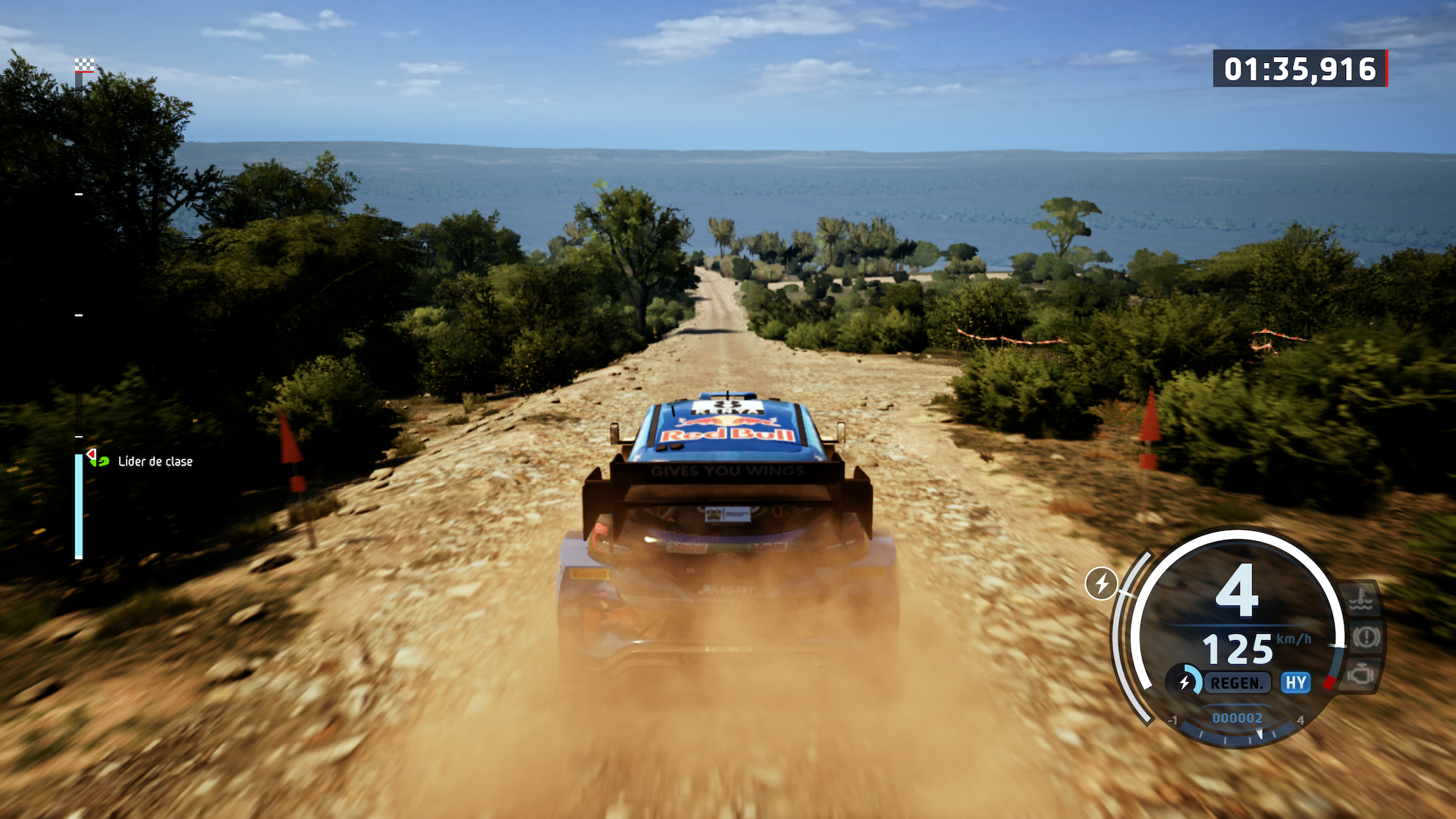Click the REGEN. battery status label
This screenshot has width=1456, height=819.
(1236, 683)
